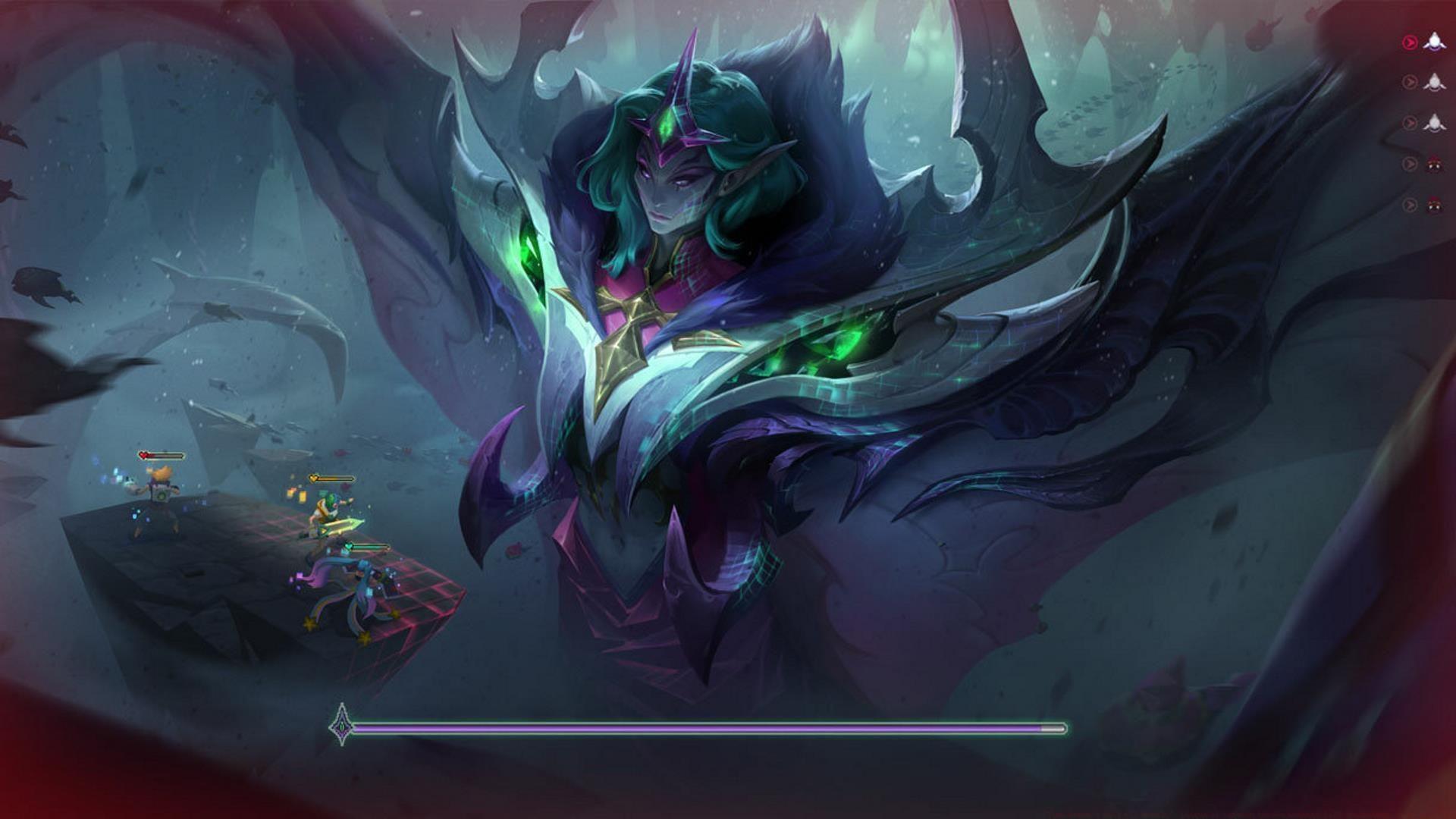Select the topmost white ally portrait icon
The width and height of the screenshot is (1456, 819).
click(1436, 42)
